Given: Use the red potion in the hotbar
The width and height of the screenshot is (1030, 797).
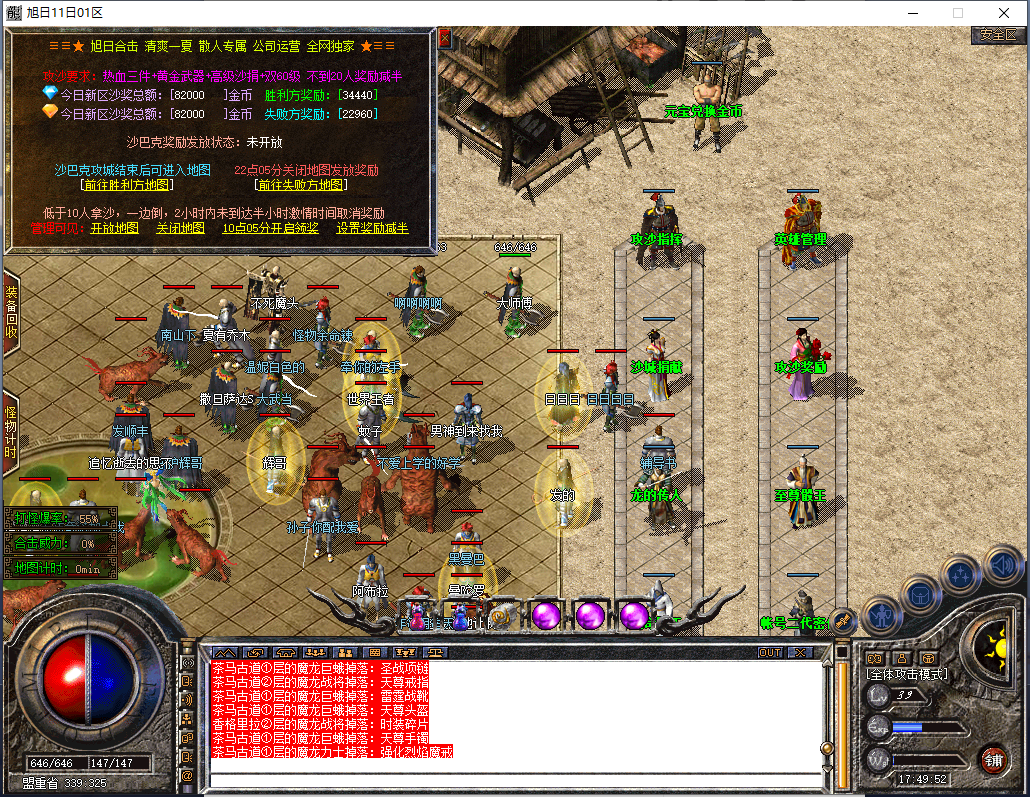Looking at the screenshot, I should pos(417,617).
